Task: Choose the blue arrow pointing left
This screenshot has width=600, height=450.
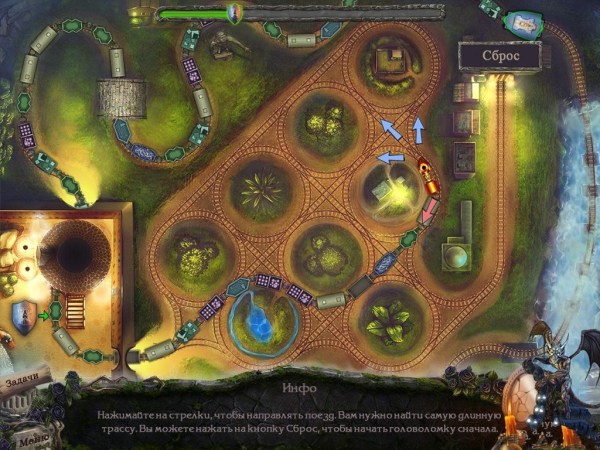Action: click(388, 157)
